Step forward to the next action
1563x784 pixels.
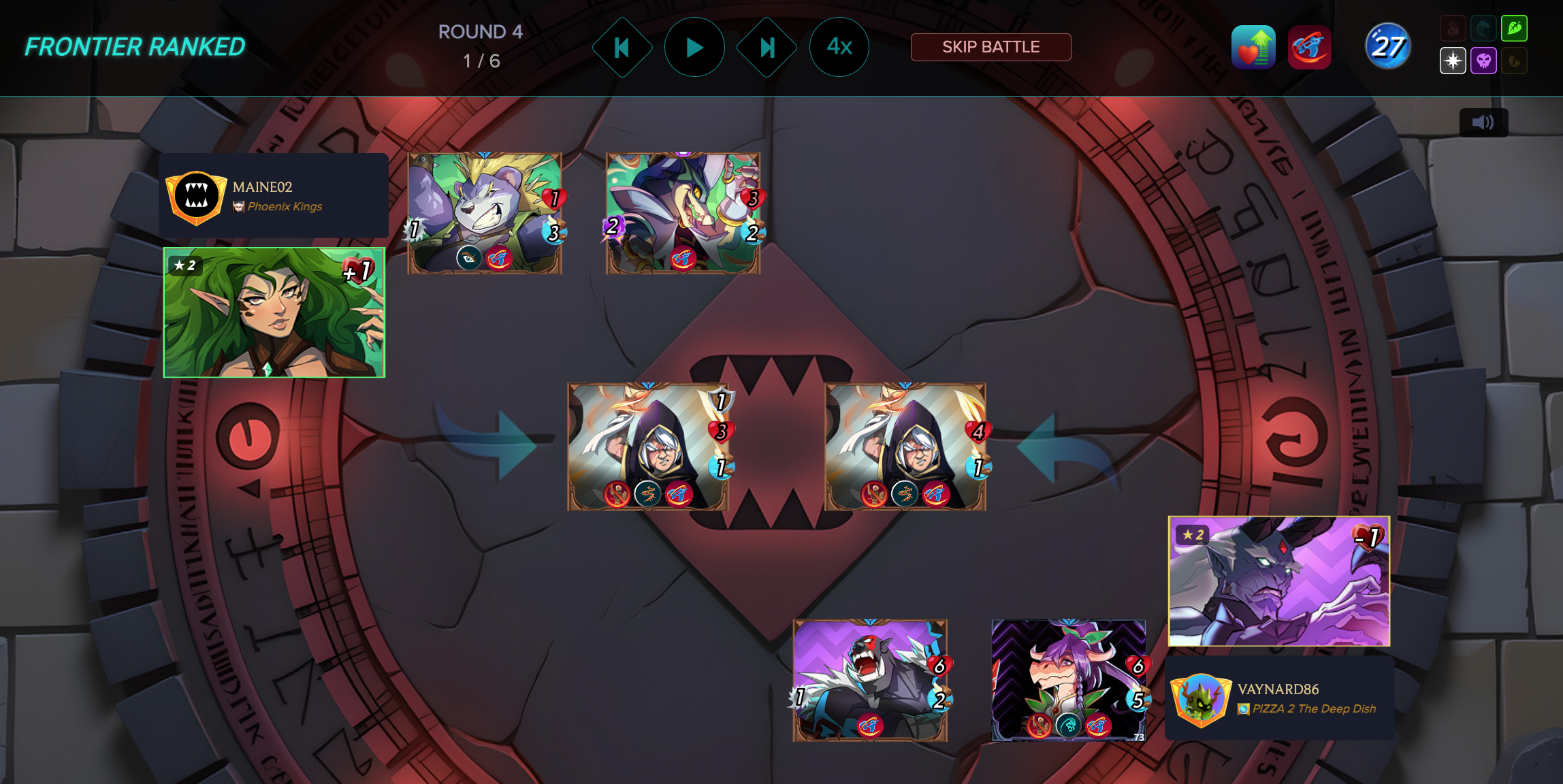tap(767, 47)
